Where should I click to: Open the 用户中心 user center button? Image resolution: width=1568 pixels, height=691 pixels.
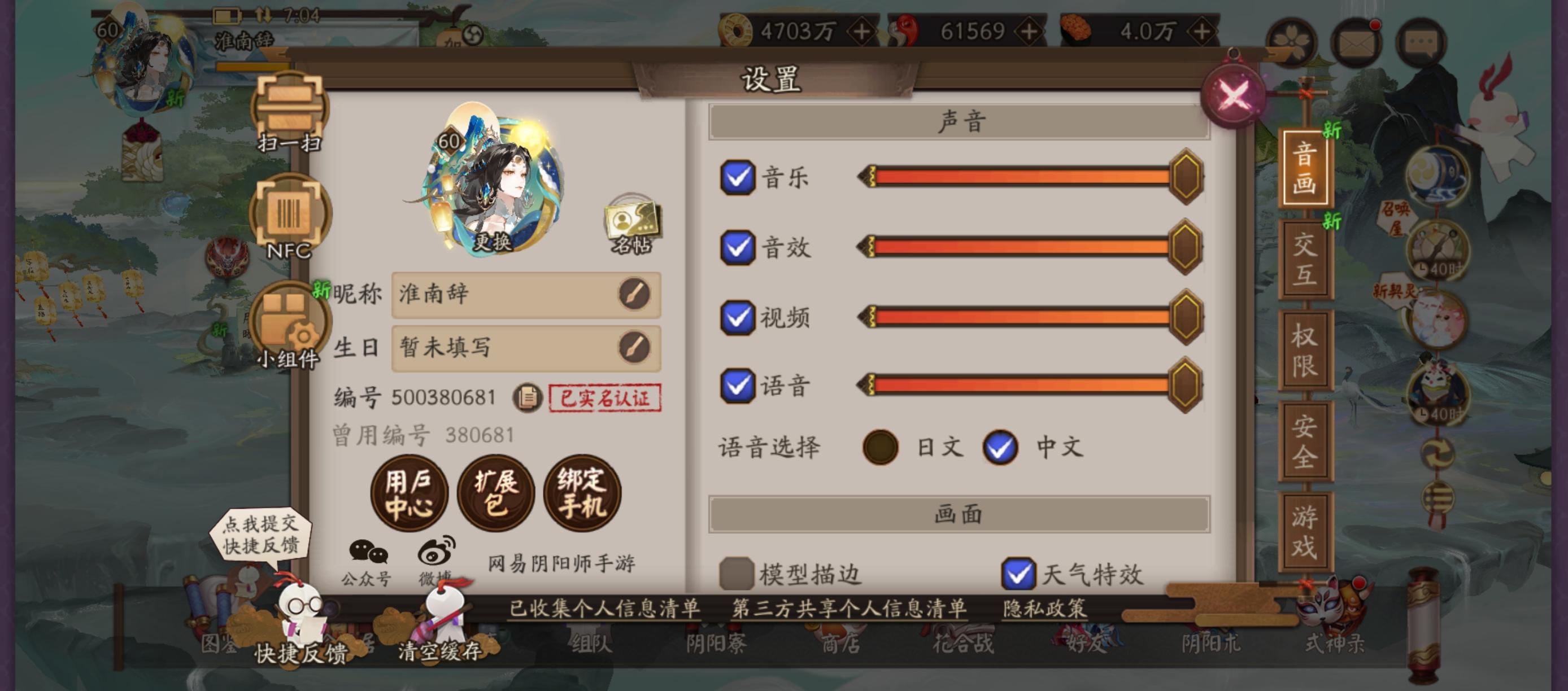click(x=410, y=494)
